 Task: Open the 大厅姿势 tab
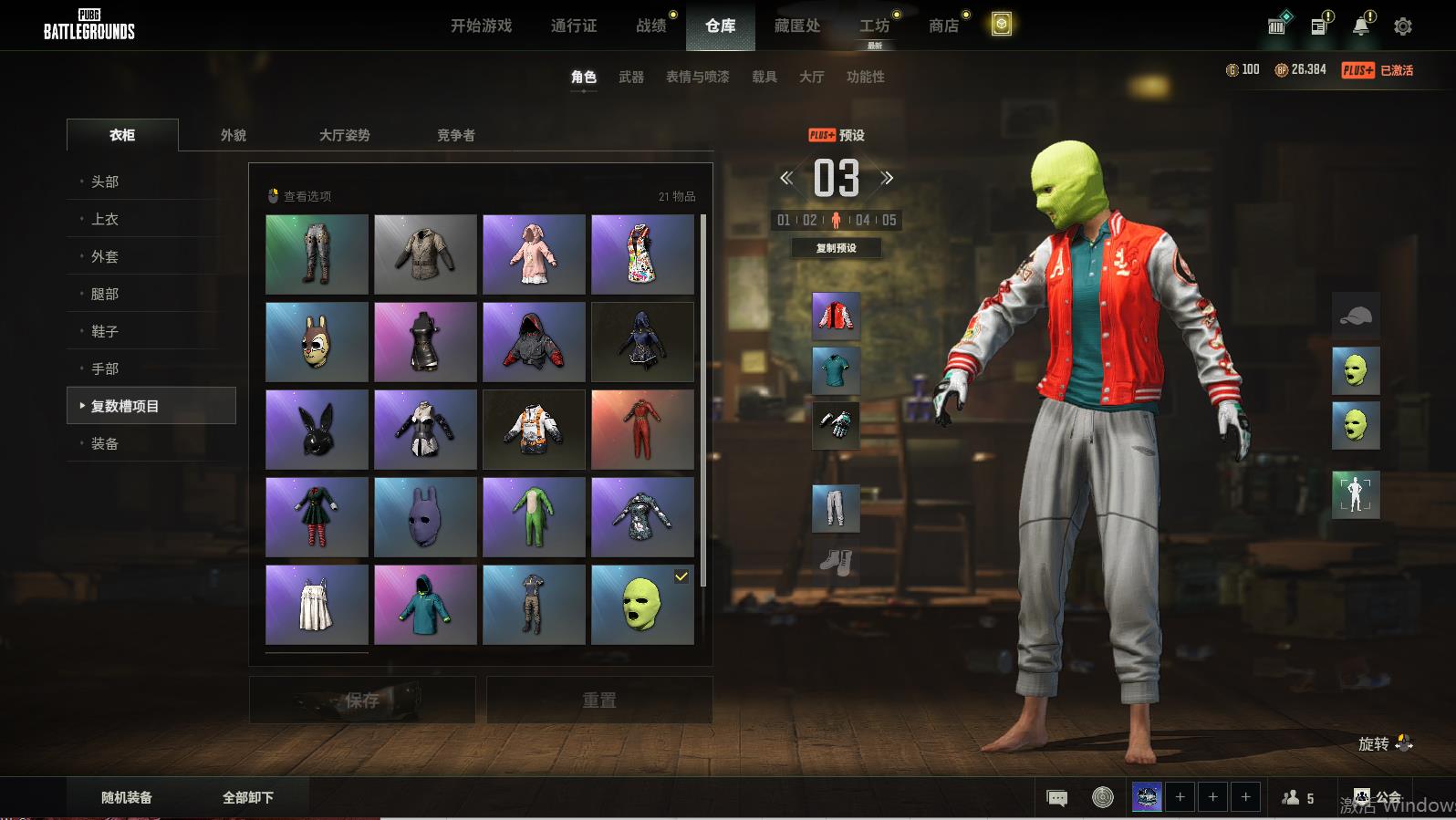[344, 135]
